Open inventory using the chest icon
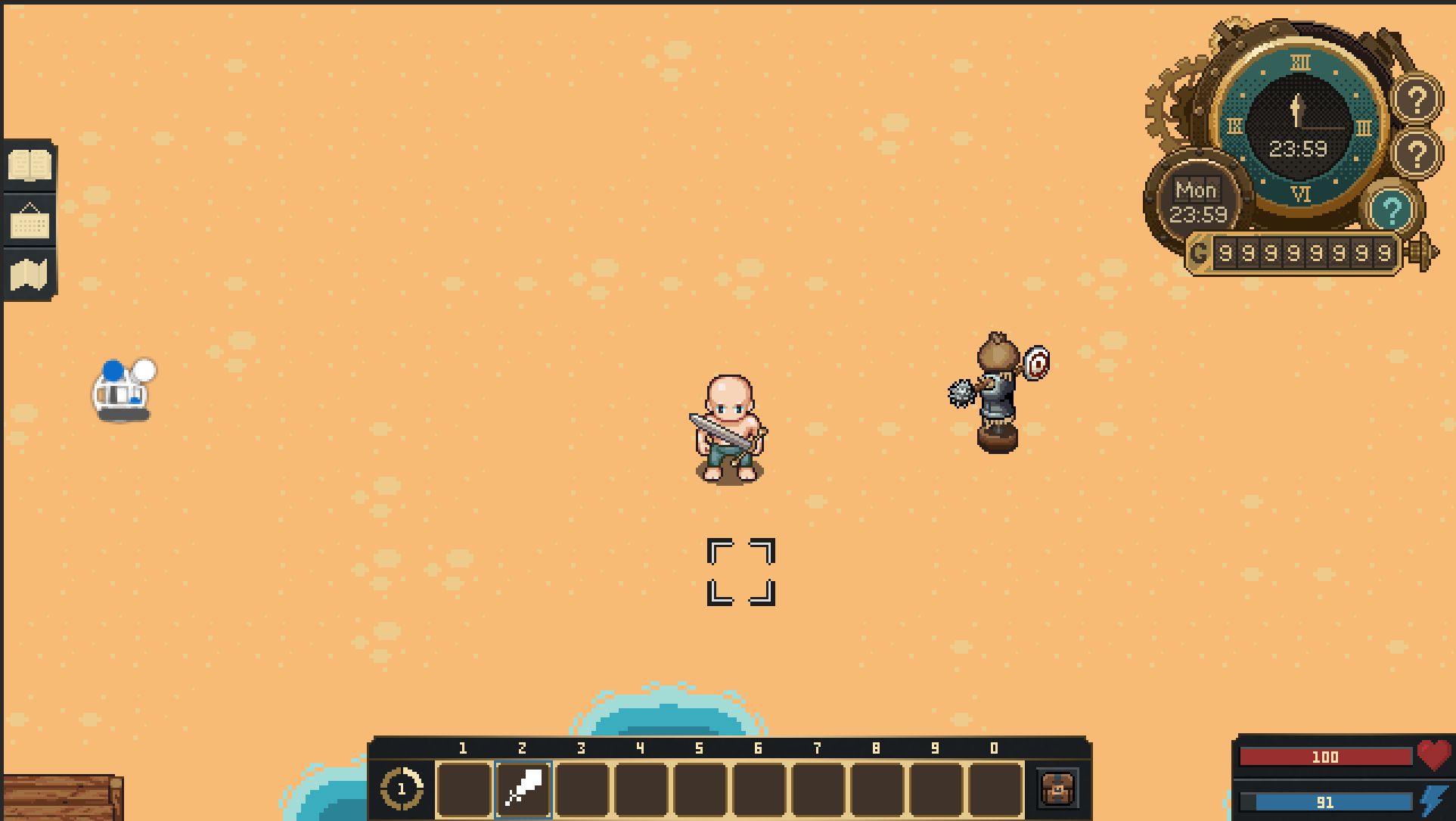 pyautogui.click(x=1057, y=789)
